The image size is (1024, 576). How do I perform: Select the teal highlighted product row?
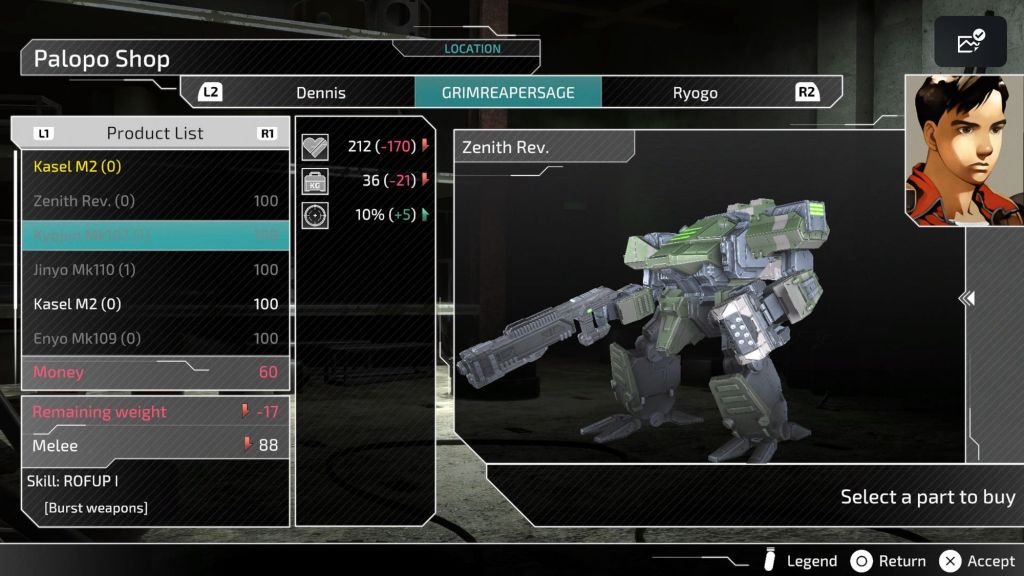[155, 235]
